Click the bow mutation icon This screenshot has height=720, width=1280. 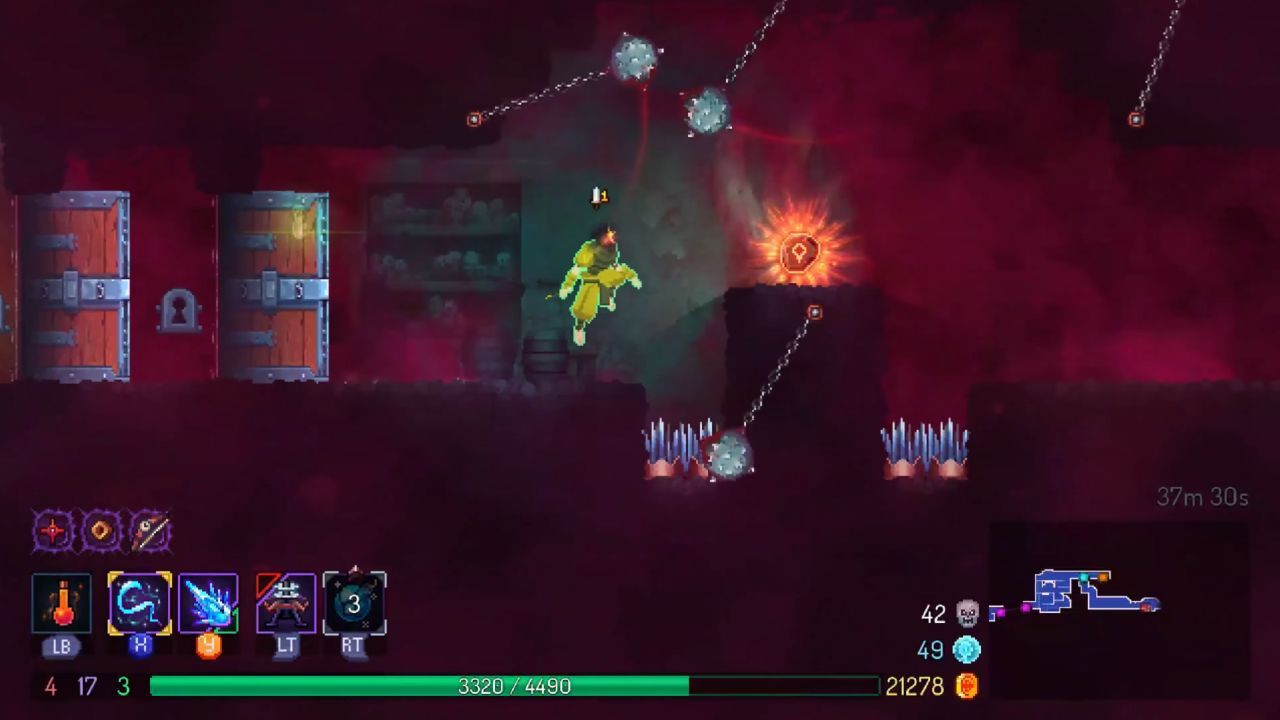click(149, 531)
